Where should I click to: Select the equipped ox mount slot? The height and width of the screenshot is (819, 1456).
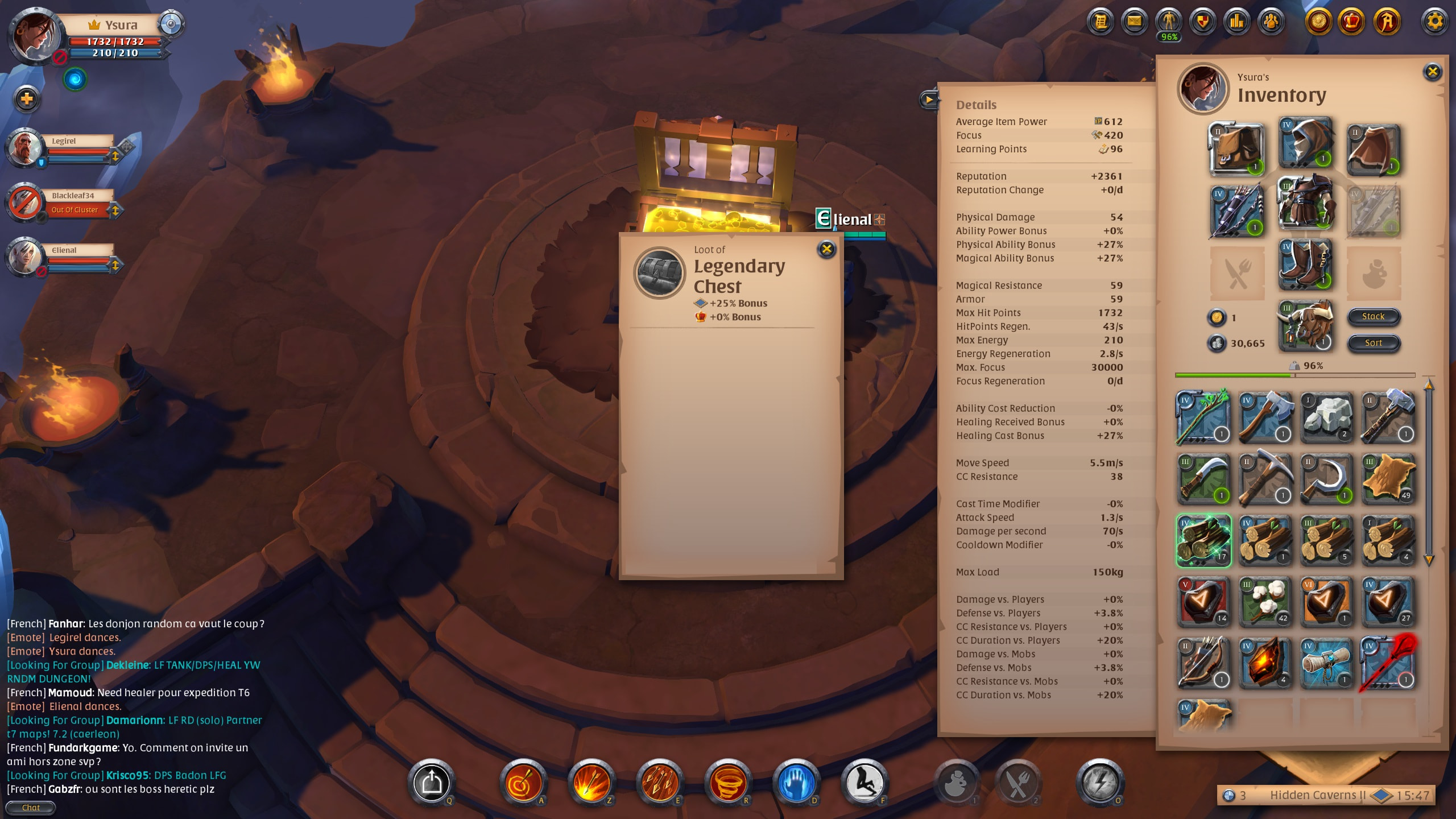(1305, 326)
